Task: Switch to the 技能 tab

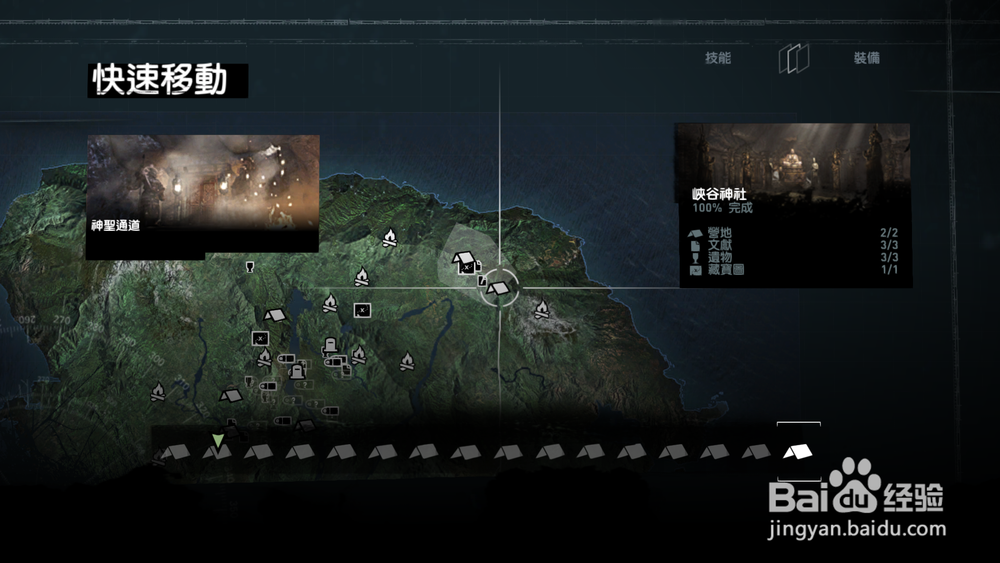Action: [x=718, y=58]
